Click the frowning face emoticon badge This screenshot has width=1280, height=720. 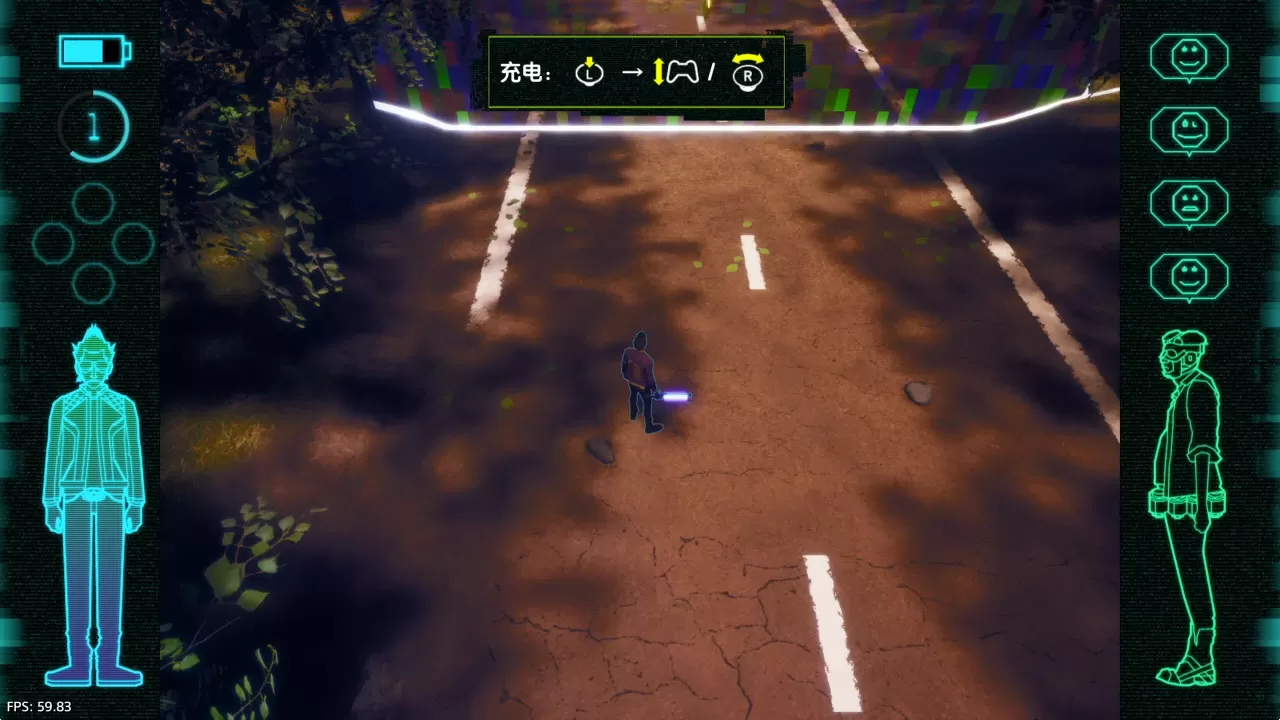click(1189, 203)
